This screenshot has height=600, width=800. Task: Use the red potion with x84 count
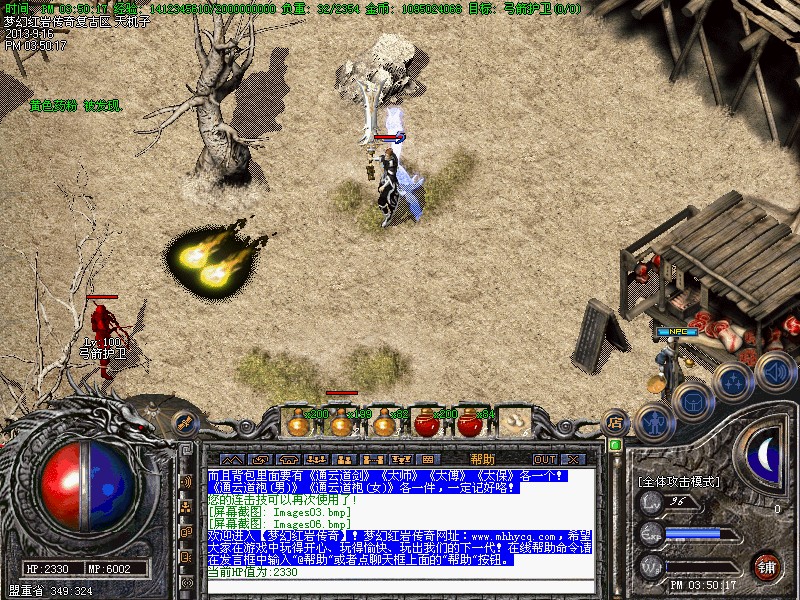[x=470, y=423]
